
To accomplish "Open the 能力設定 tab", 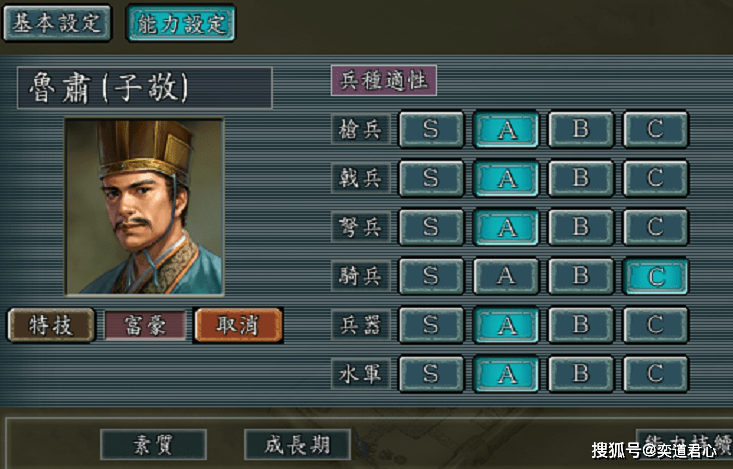I will click(x=181, y=24).
